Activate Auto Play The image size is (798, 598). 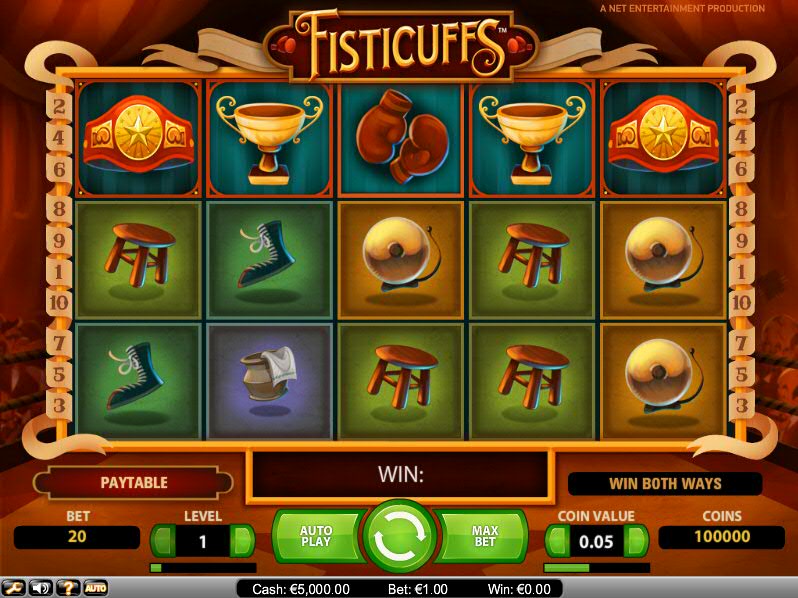(x=316, y=537)
